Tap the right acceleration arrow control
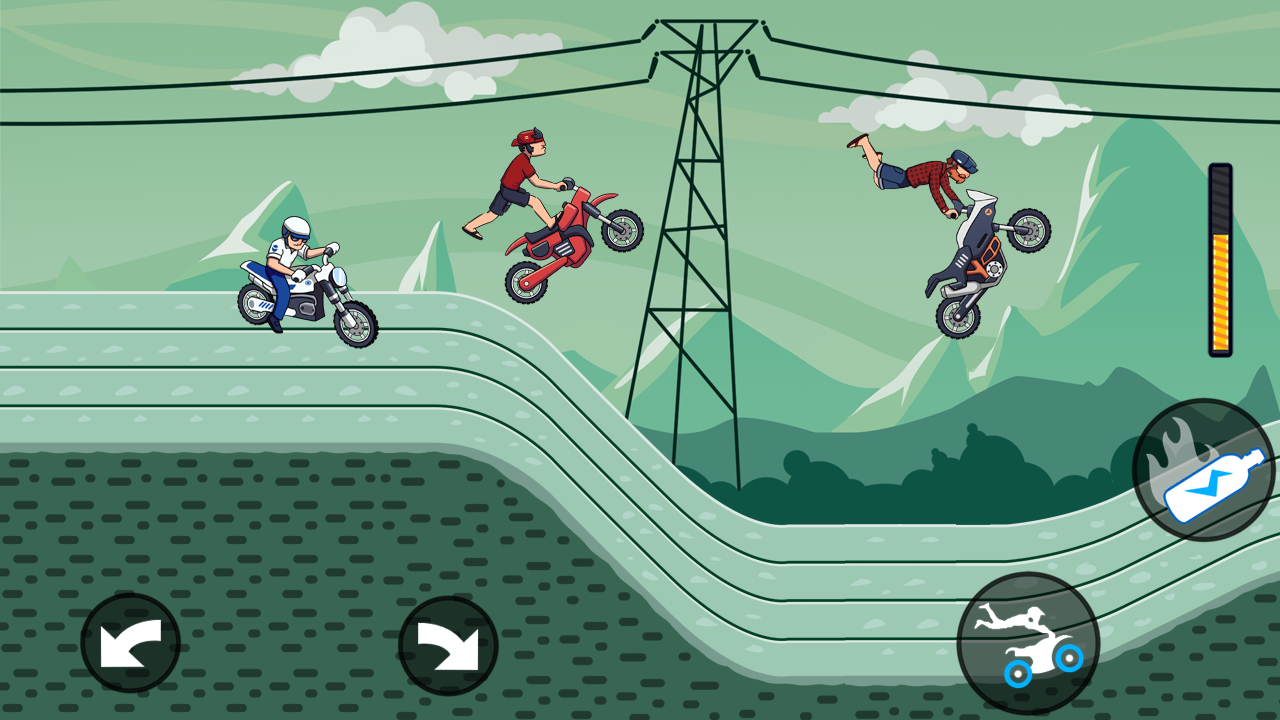 click(448, 643)
